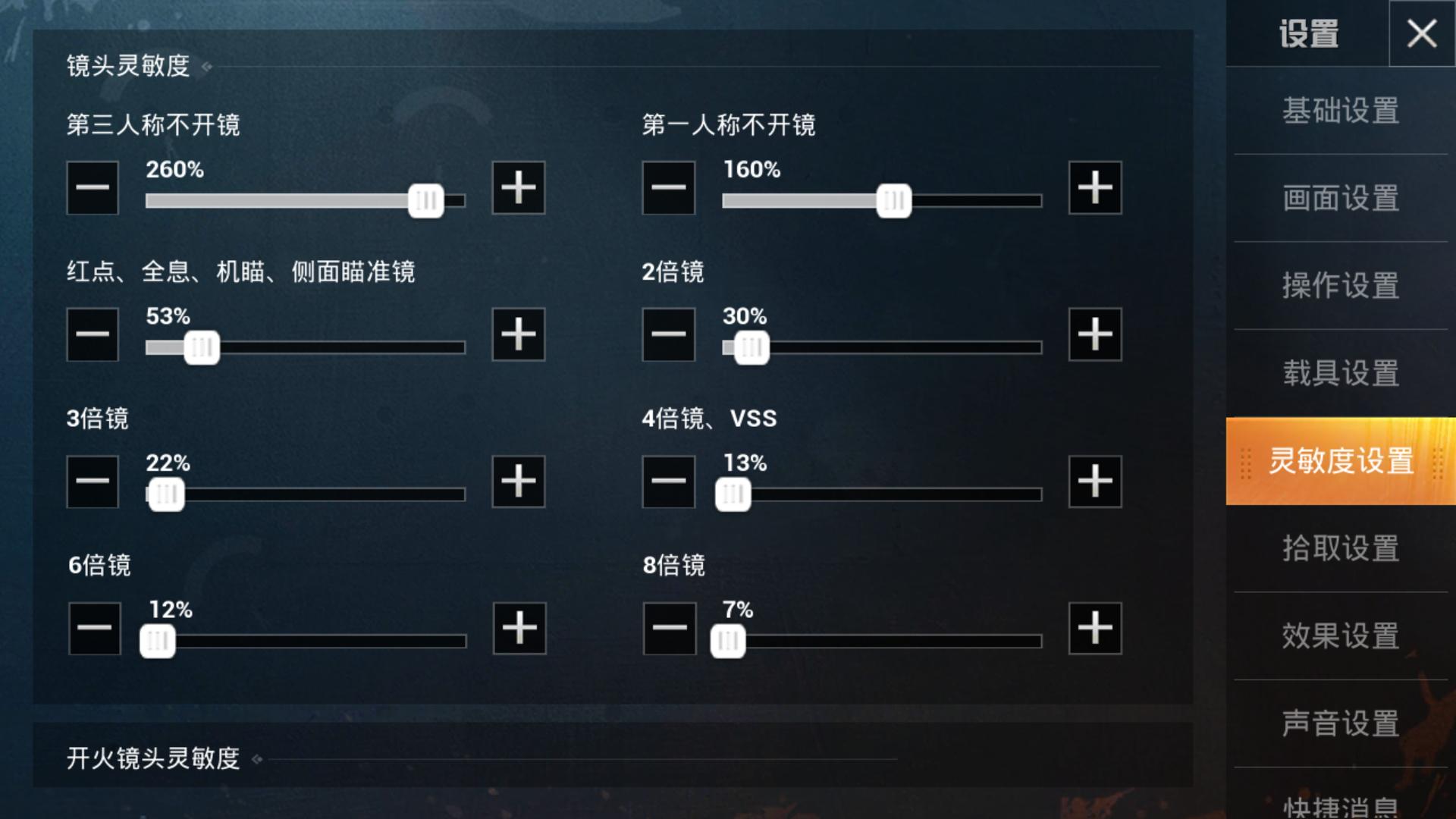Viewport: 1456px width, 819px height.
Task: Open the 画面设置 settings section
Action: click(1339, 199)
